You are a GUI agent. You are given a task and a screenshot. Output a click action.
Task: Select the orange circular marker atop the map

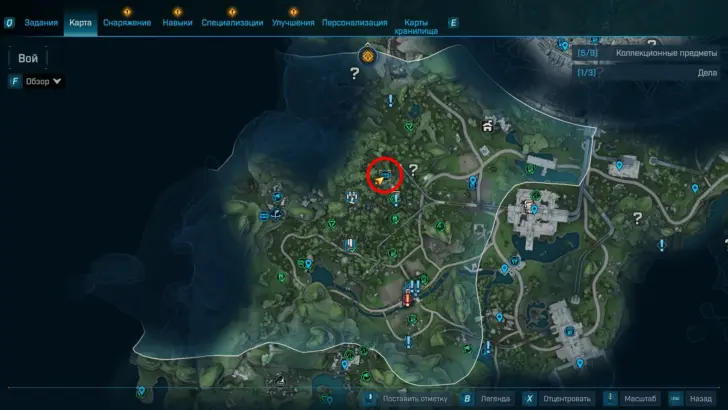point(368,56)
